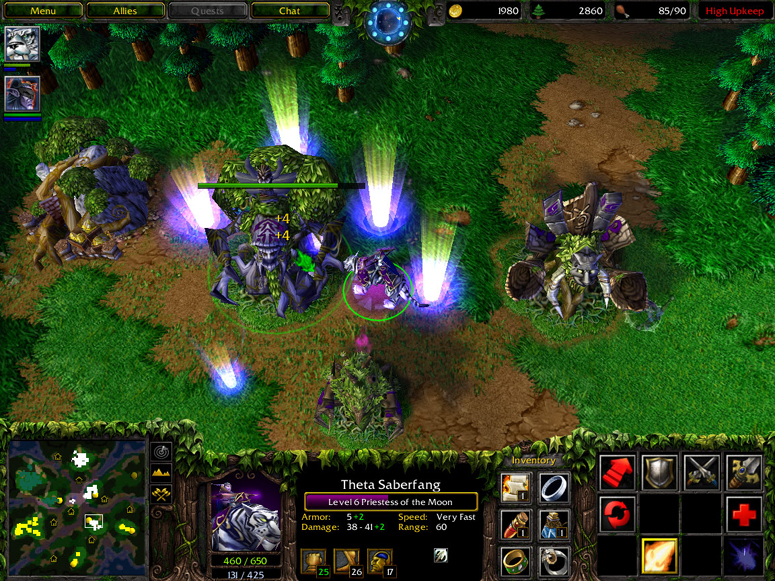Activate the Attack crossed swords command

pyautogui.click(x=701, y=472)
